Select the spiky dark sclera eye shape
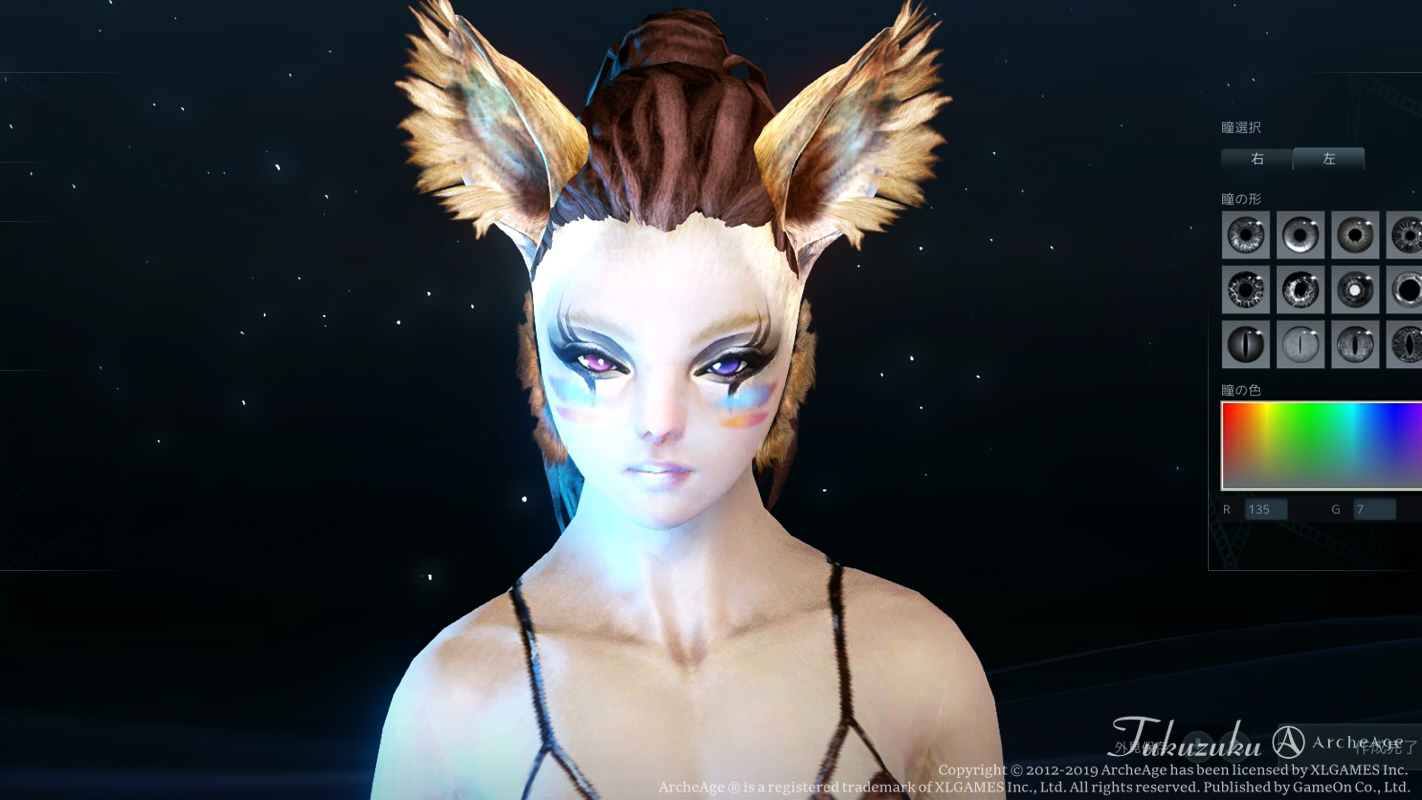This screenshot has width=1422, height=800. pos(1245,289)
